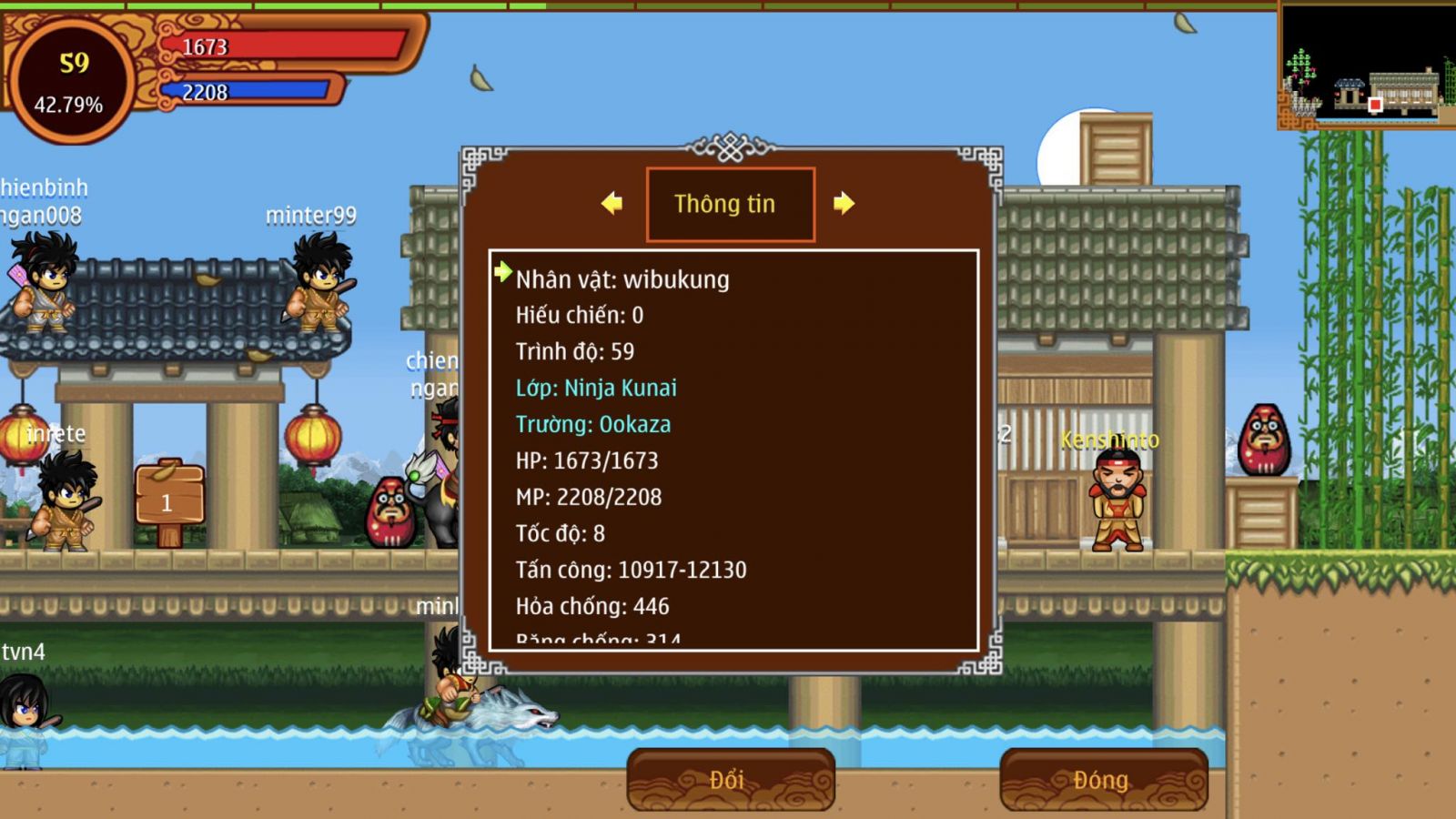The height and width of the screenshot is (819, 1456).
Task: Go to previous tab with left arrow
Action: click(x=612, y=203)
